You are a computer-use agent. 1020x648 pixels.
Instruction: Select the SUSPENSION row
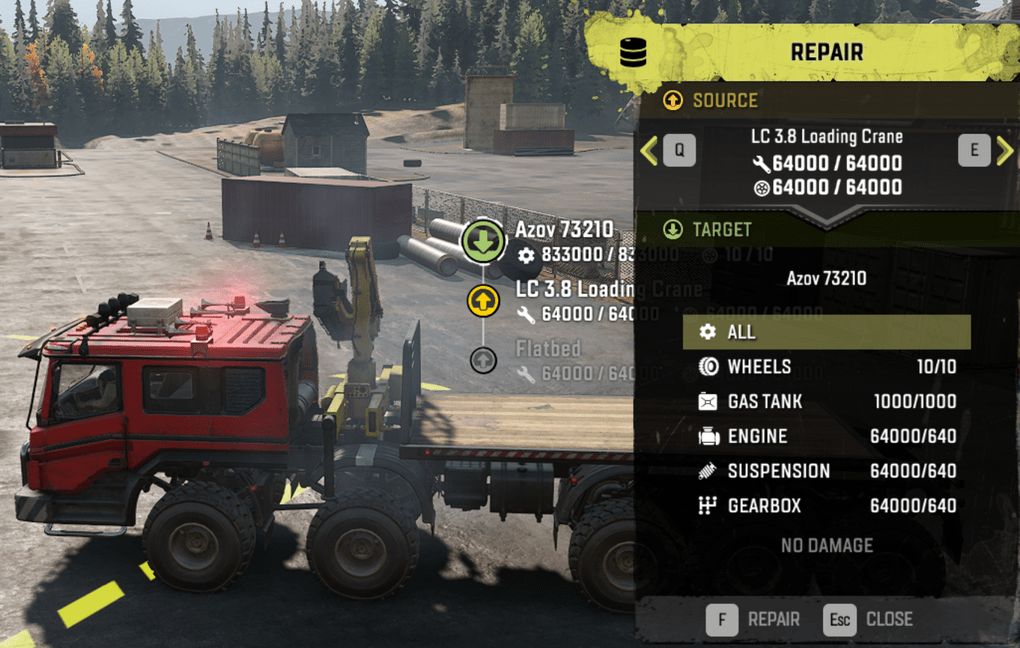coord(826,471)
